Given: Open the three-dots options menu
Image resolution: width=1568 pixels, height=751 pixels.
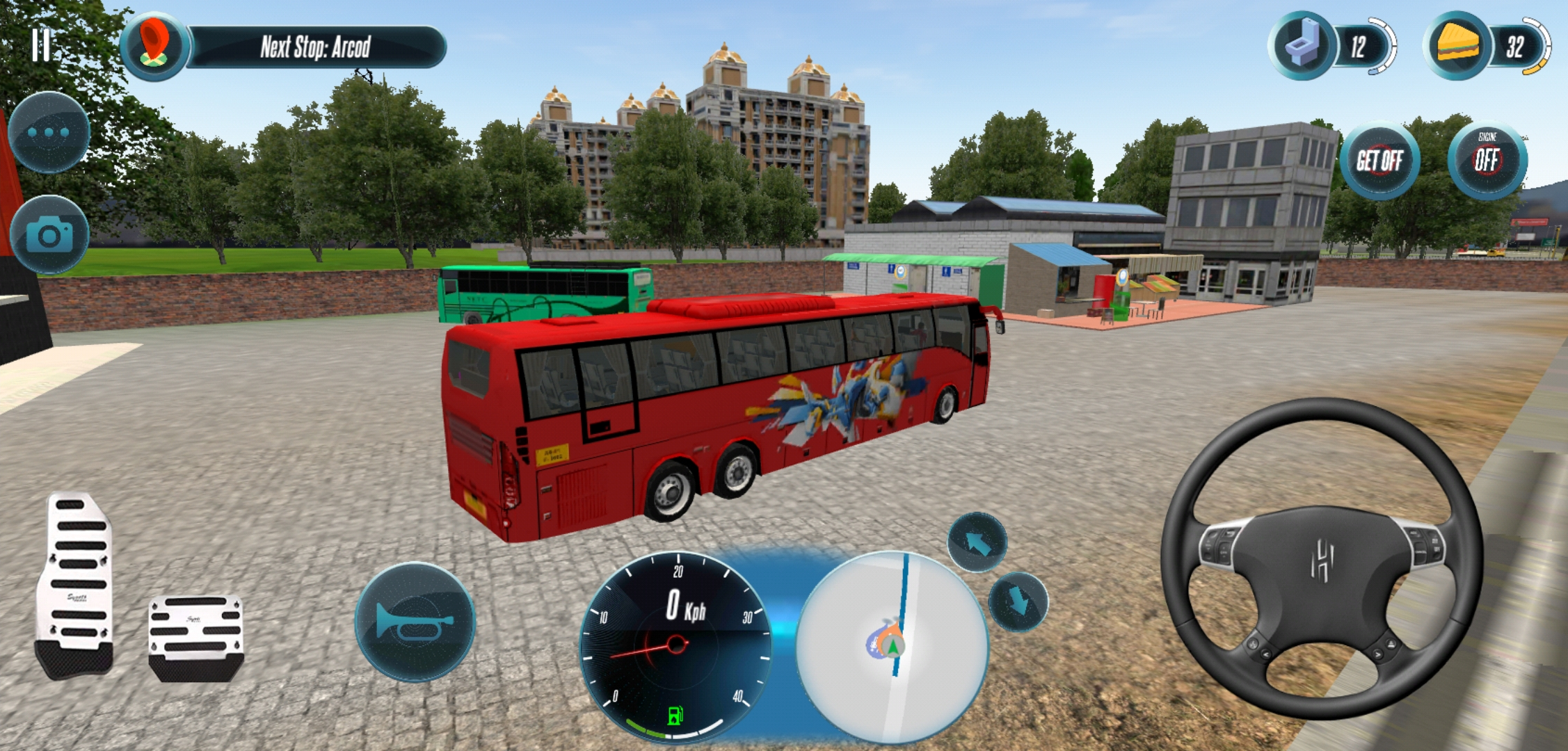Looking at the screenshot, I should coord(49,132).
